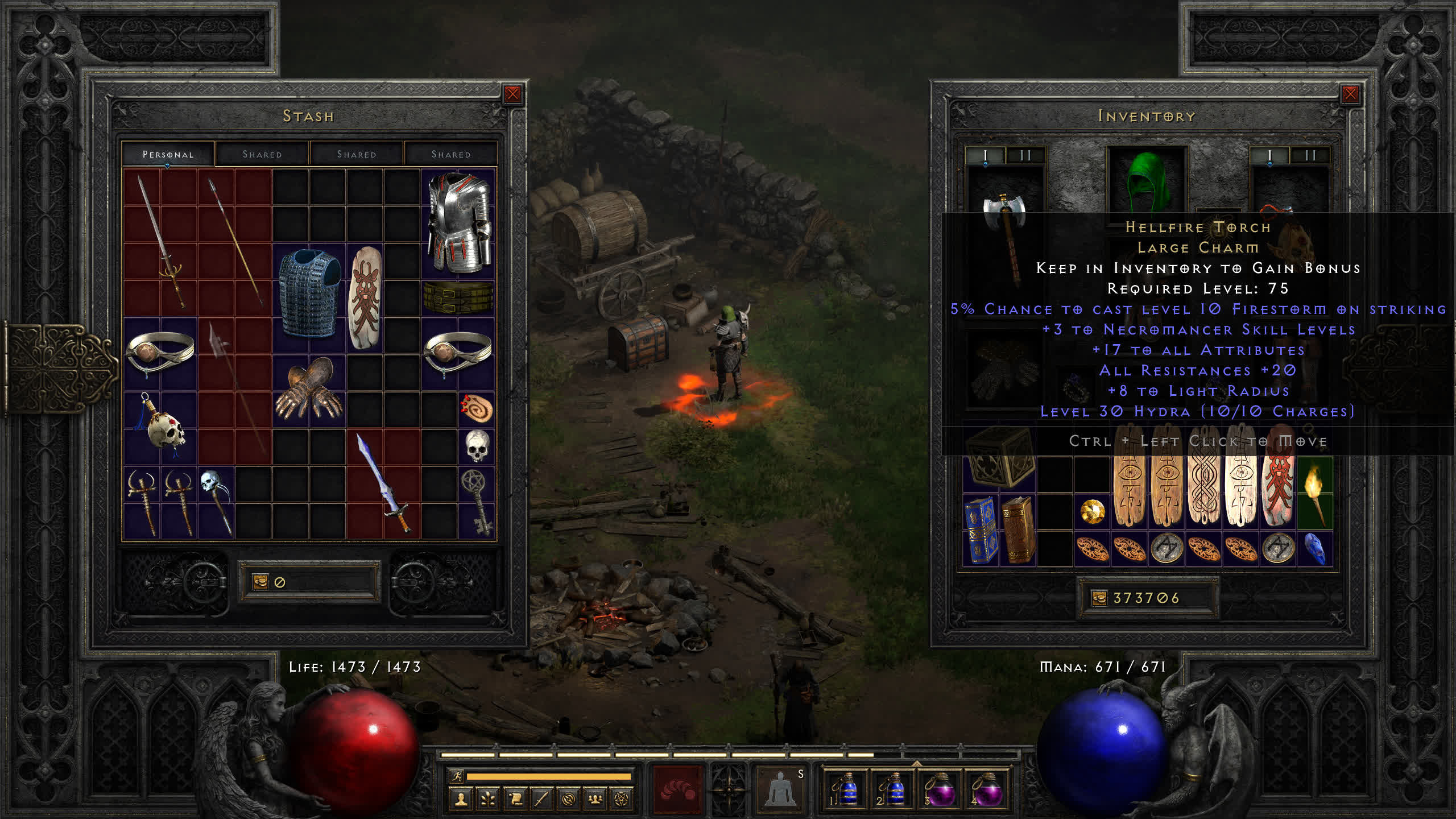The image size is (1456, 819).
Task: Select the Hellfire Torch charm
Action: 1315,492
